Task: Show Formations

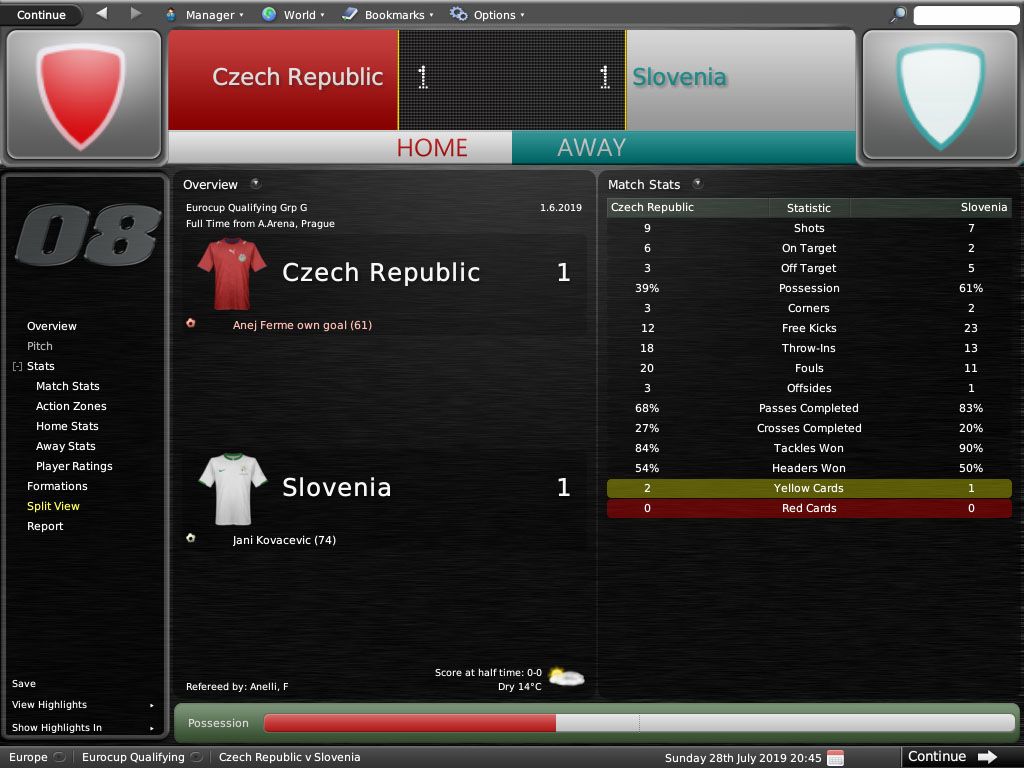Action: [x=57, y=486]
